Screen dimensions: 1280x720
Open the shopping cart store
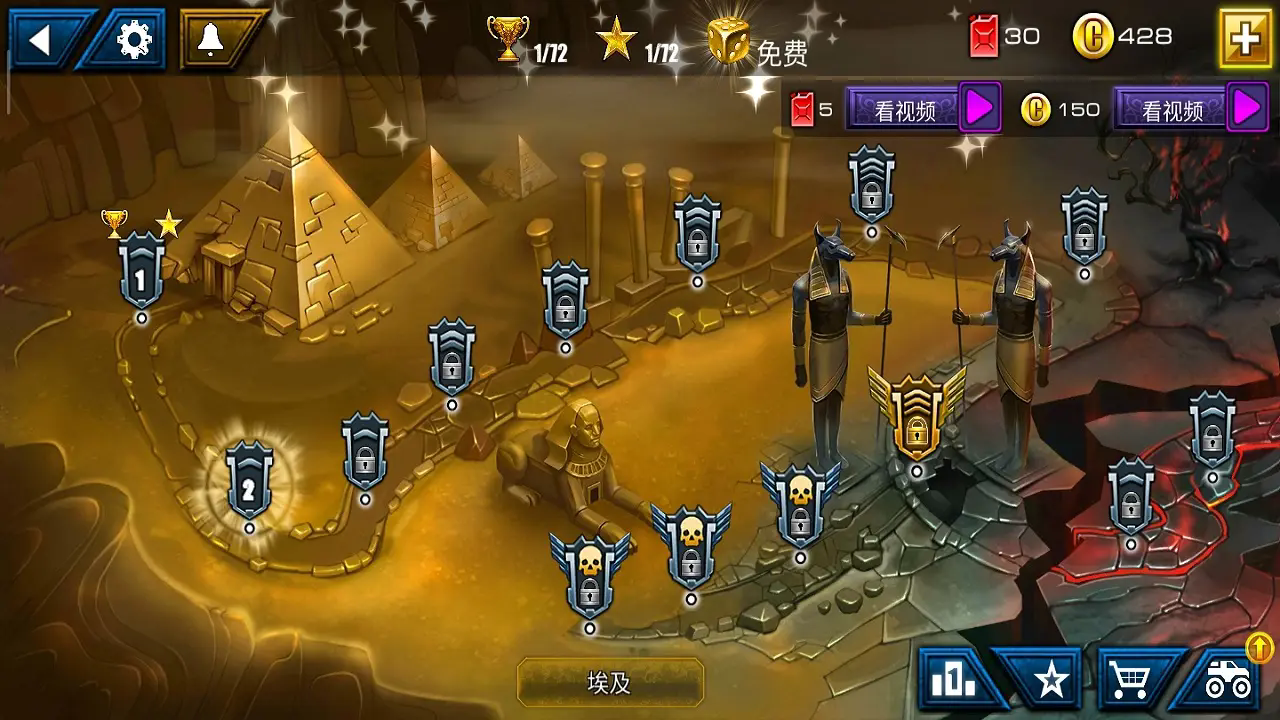tap(1132, 680)
